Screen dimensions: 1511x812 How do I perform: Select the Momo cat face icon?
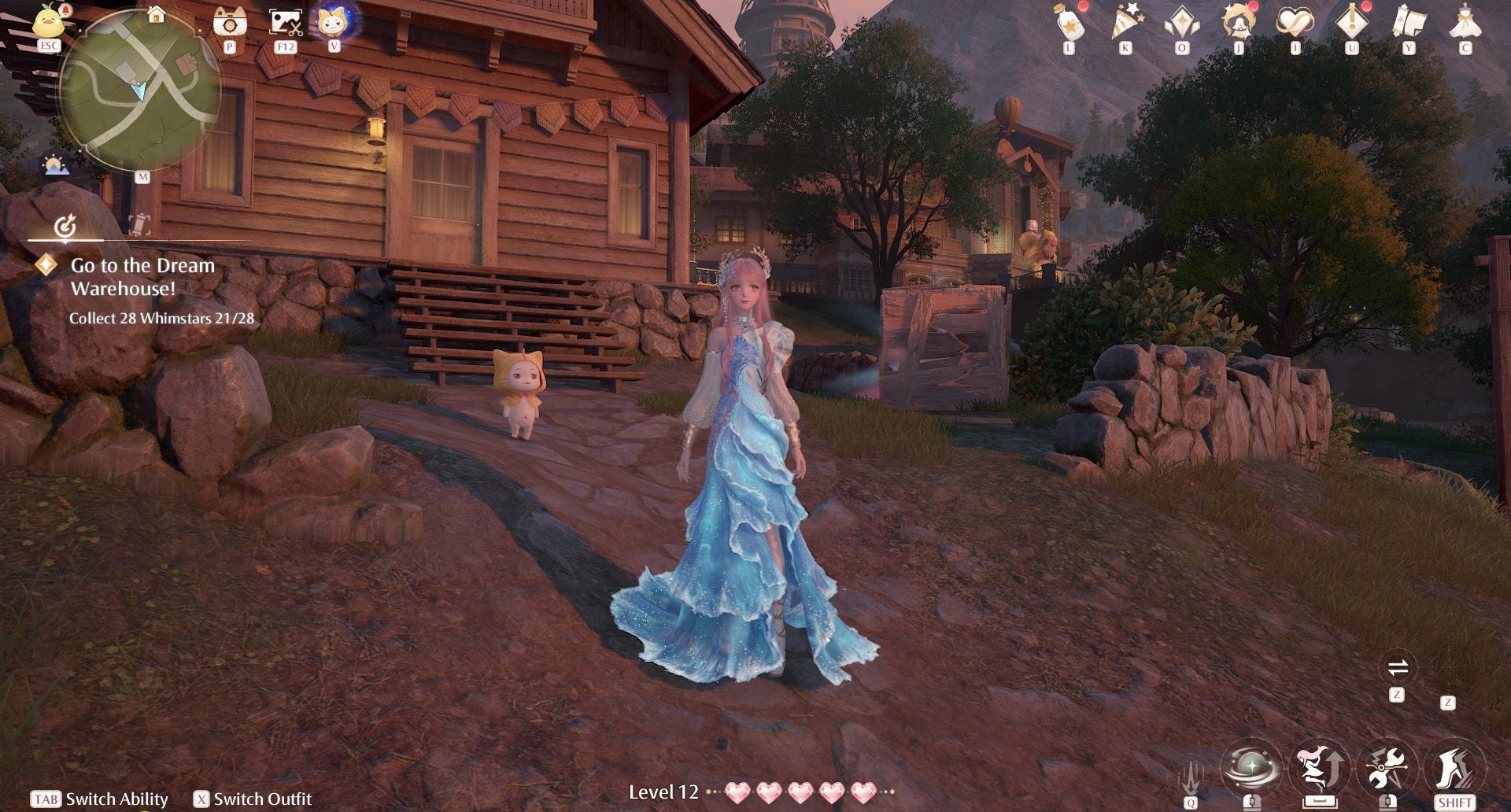[x=334, y=21]
